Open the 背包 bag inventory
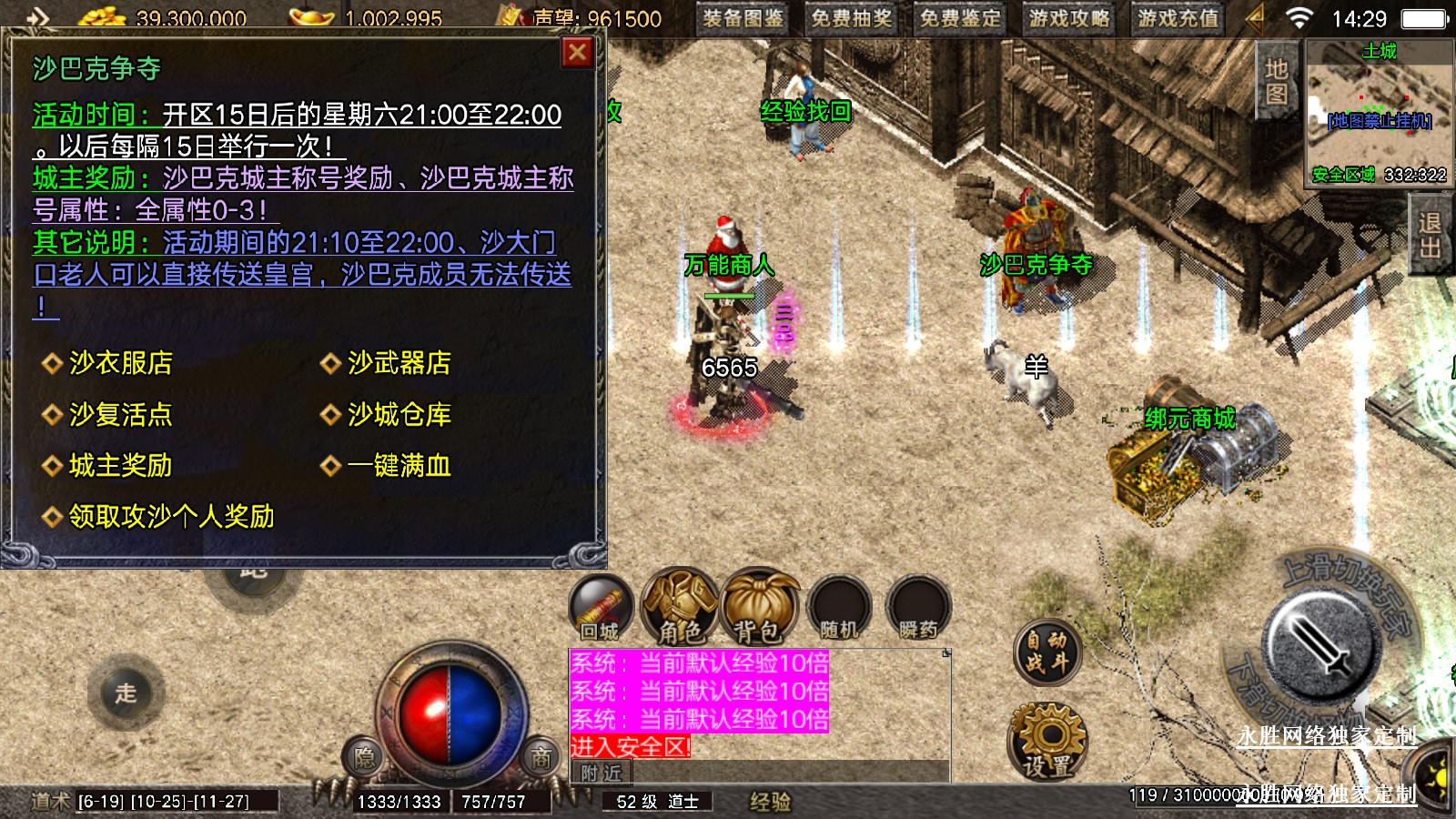Image resolution: width=1456 pixels, height=819 pixels. [759, 606]
